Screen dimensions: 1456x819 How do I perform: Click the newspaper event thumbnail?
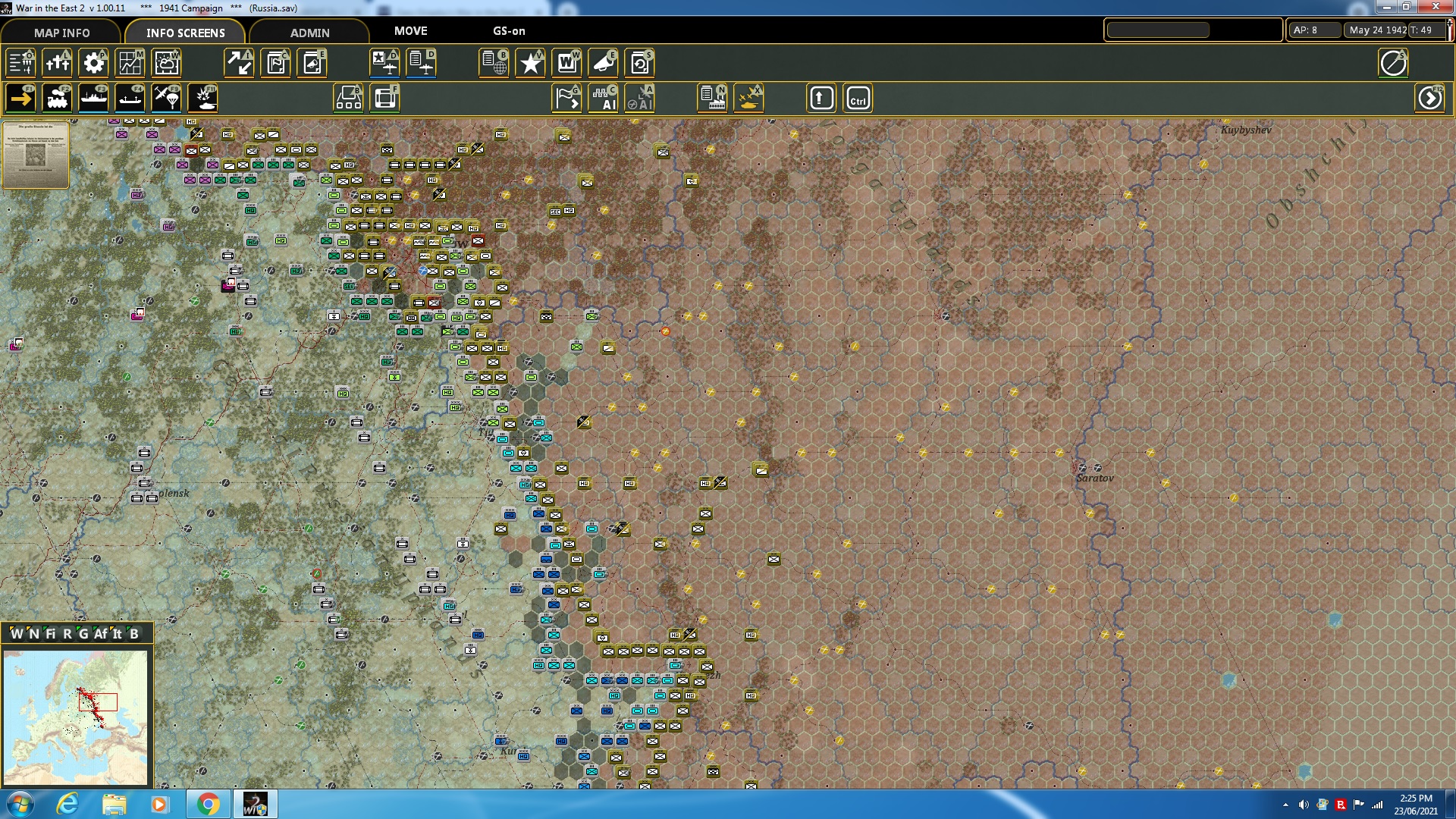pos(35,155)
